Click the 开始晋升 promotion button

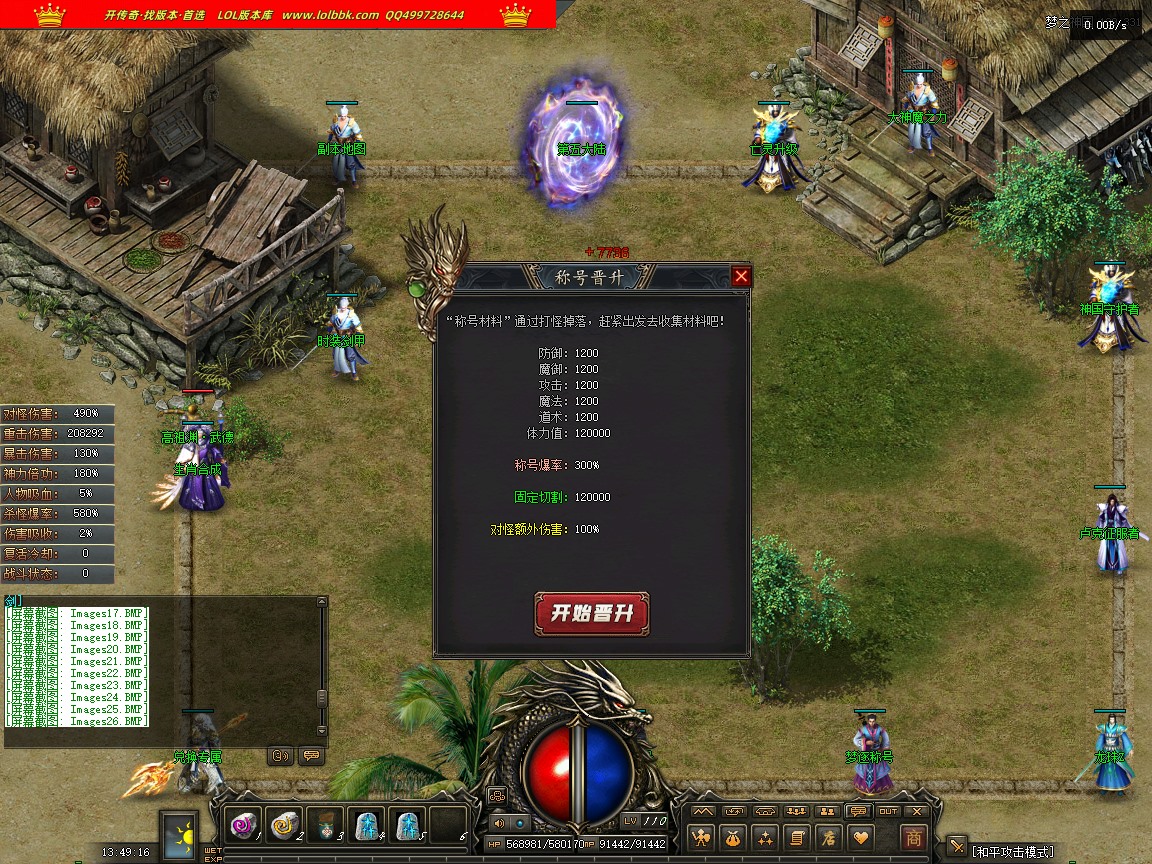click(x=592, y=613)
